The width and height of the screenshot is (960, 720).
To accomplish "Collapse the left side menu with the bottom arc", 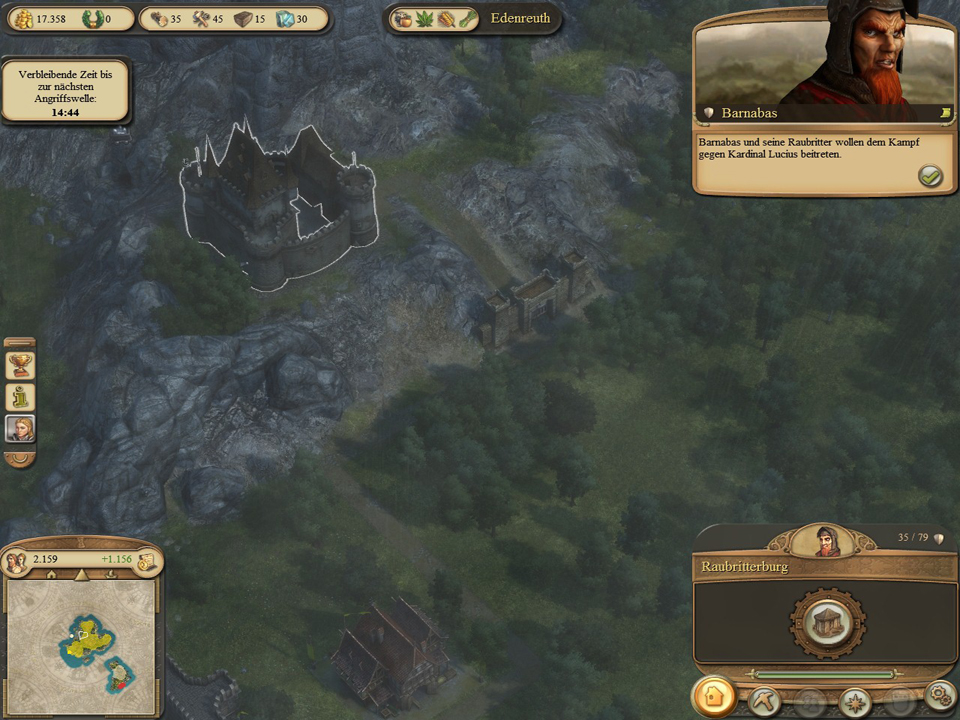I will coord(20,459).
